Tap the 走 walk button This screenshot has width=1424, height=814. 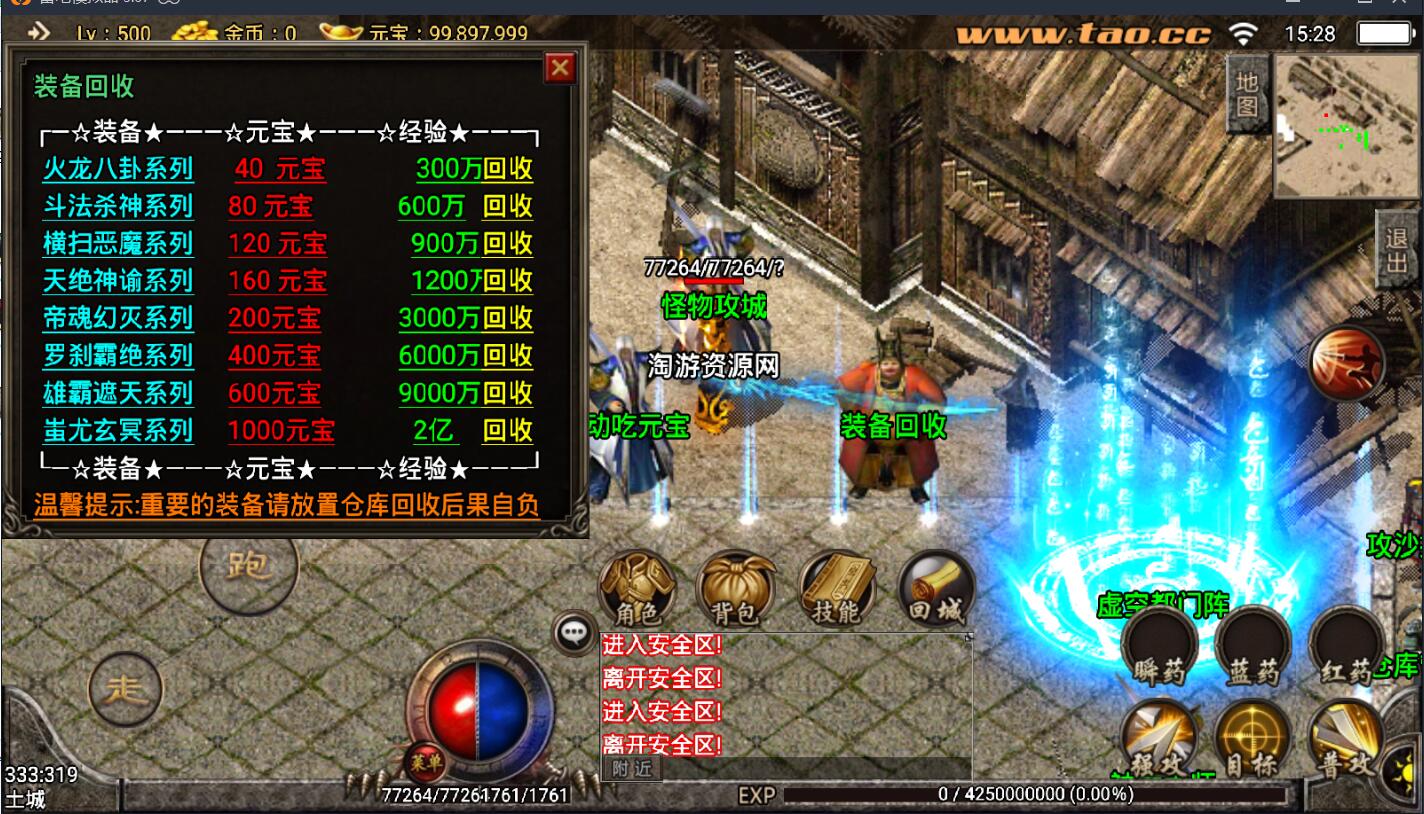pos(126,687)
